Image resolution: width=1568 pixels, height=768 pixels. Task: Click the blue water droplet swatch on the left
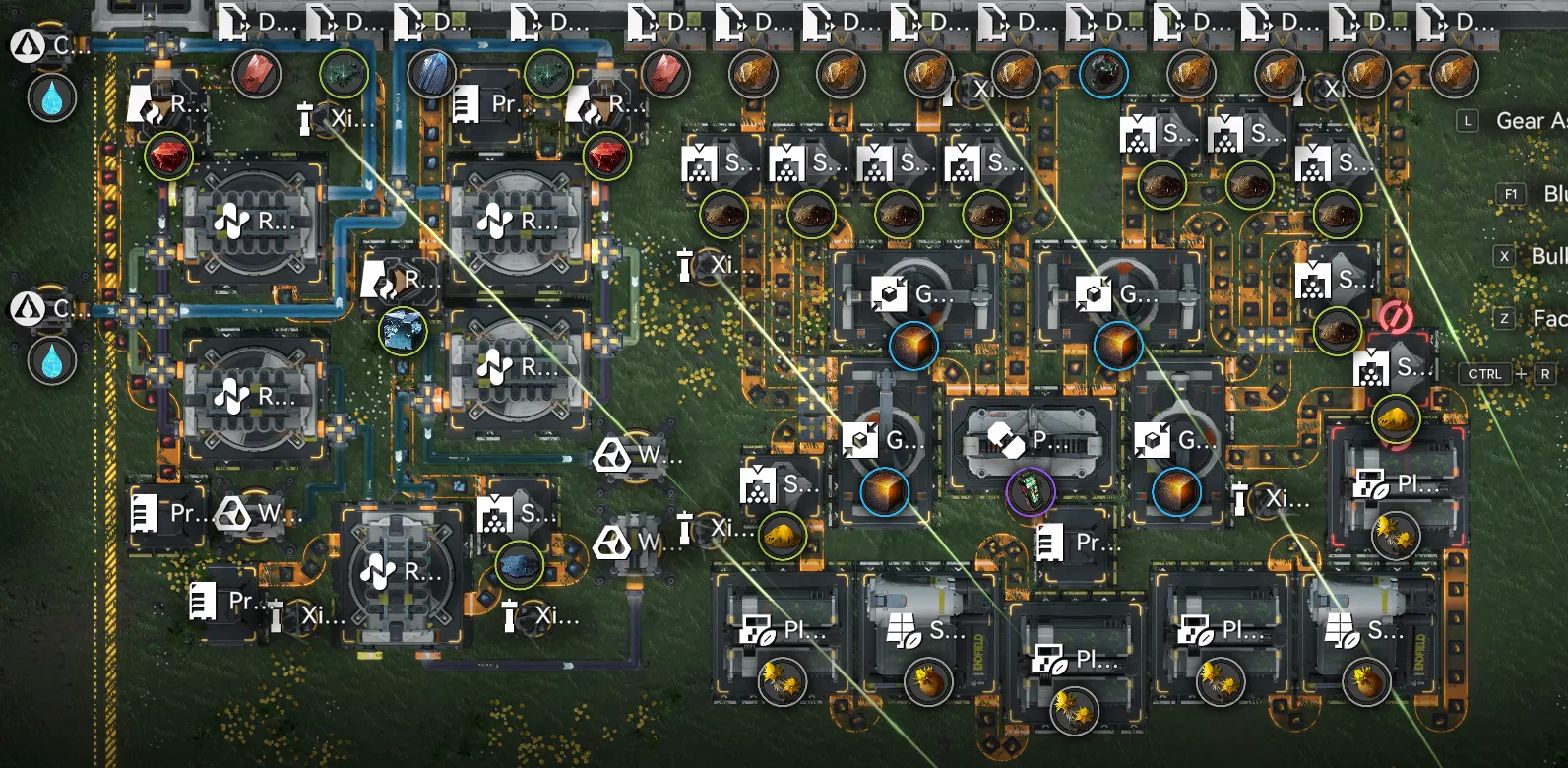pos(52,98)
